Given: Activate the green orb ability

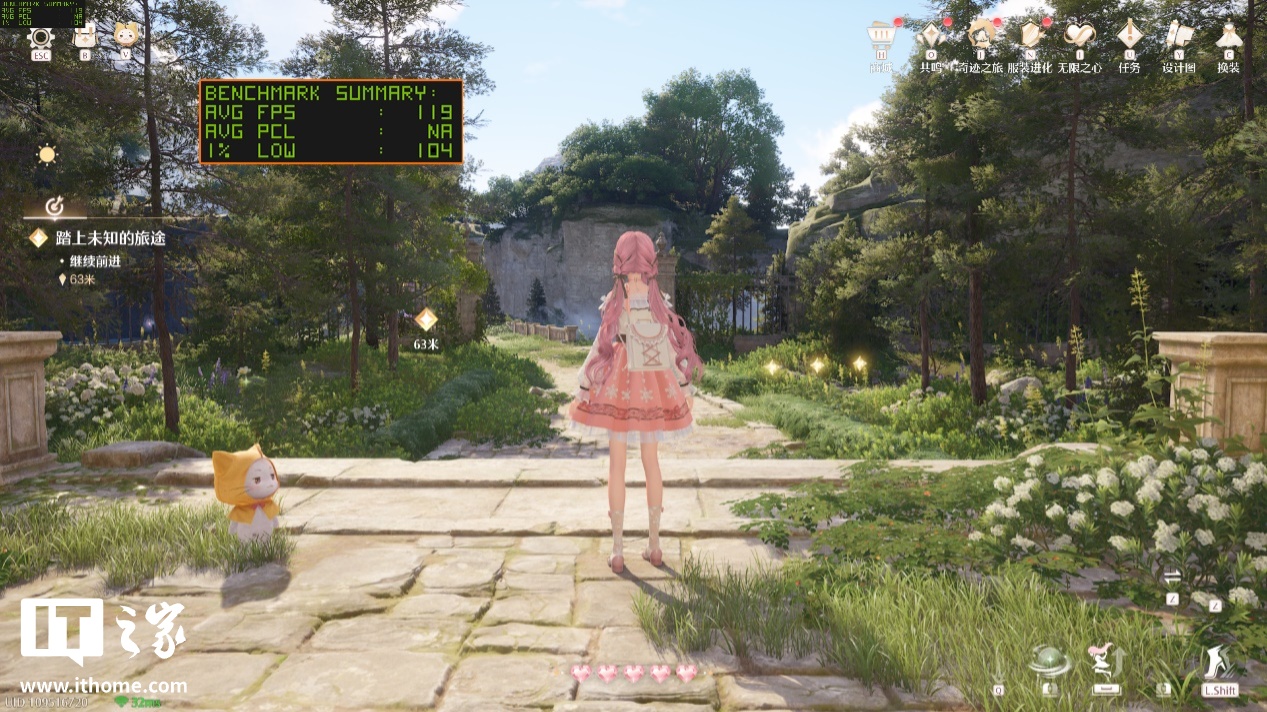Looking at the screenshot, I should 1050,663.
